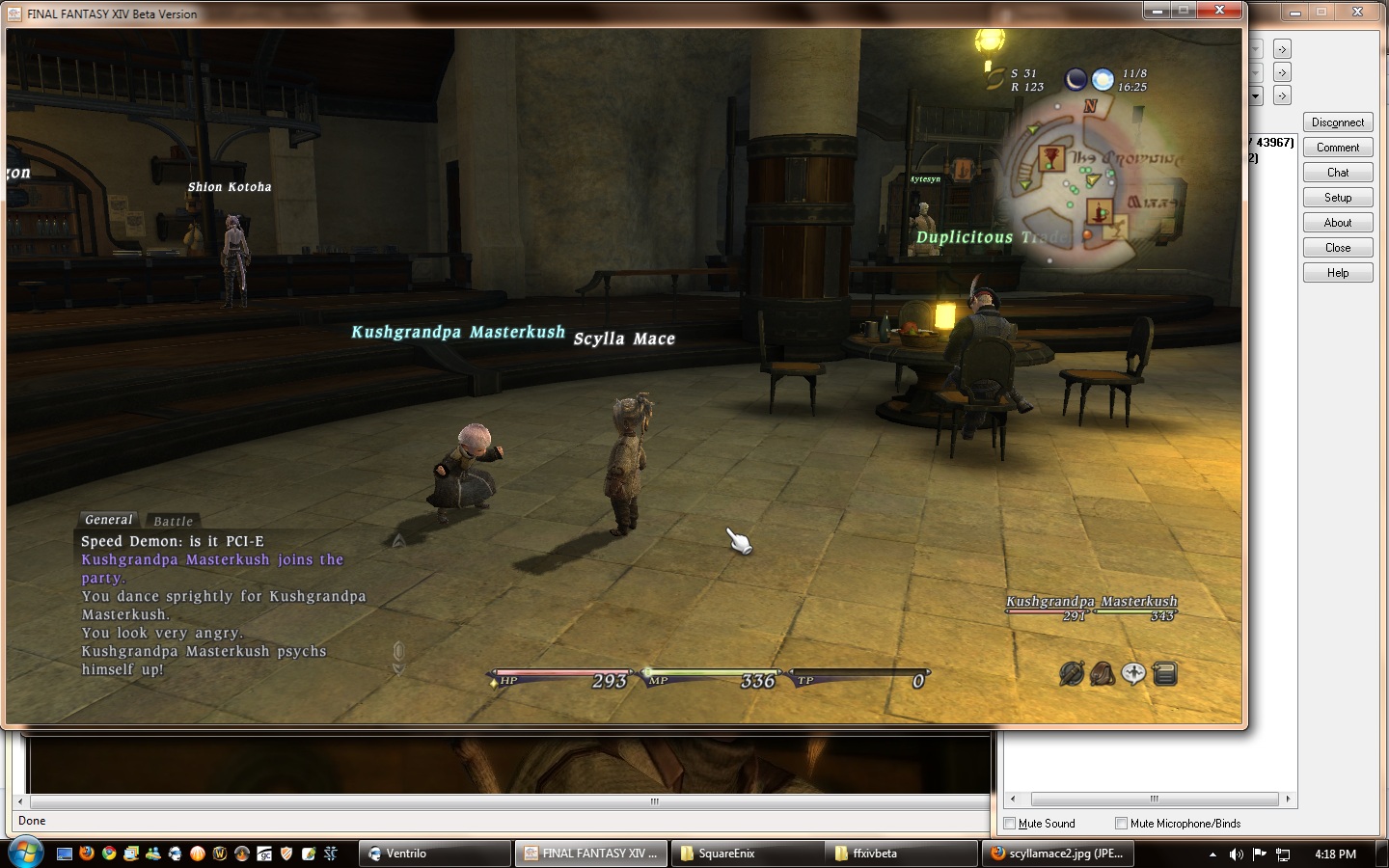Click the emote speech bubble icon
Viewport: 1389px width, 868px height.
point(1133,673)
